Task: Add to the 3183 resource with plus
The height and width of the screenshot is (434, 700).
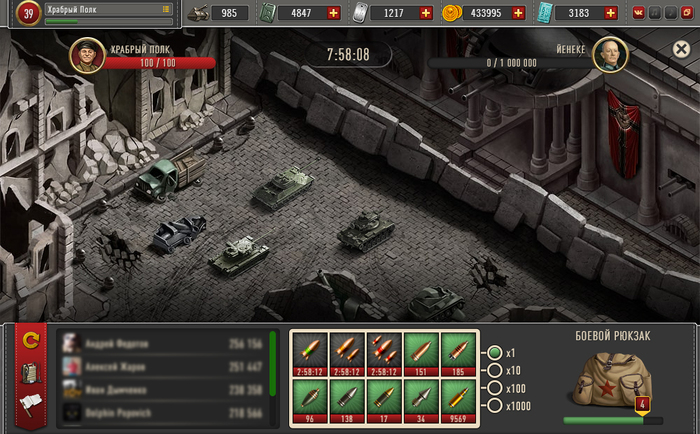Action: coord(612,13)
